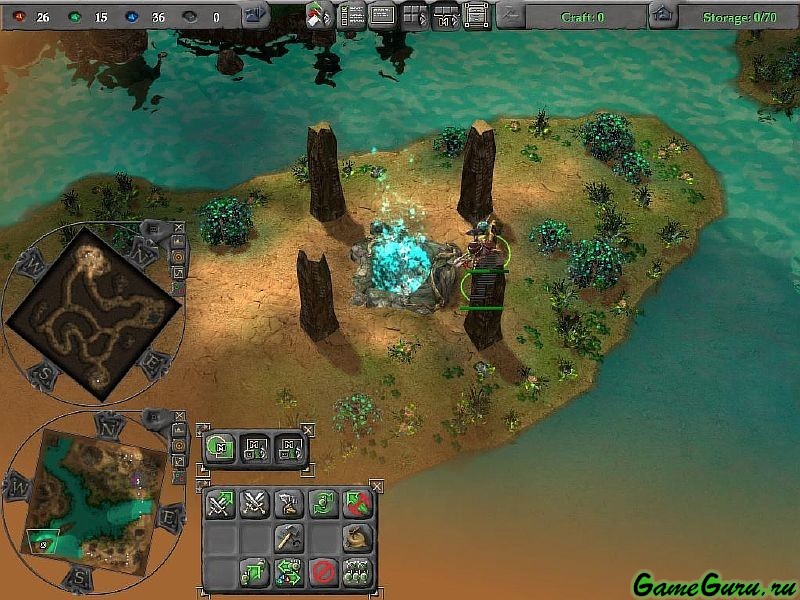Screen dimensions: 800x600
Task: Choose the three-unit group formation command
Action: tap(357, 573)
